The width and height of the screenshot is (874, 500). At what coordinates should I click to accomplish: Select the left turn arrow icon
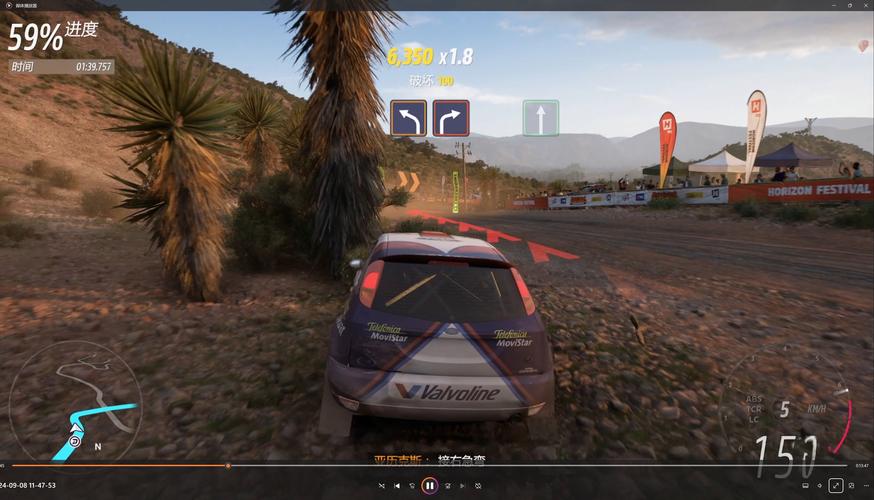408,118
